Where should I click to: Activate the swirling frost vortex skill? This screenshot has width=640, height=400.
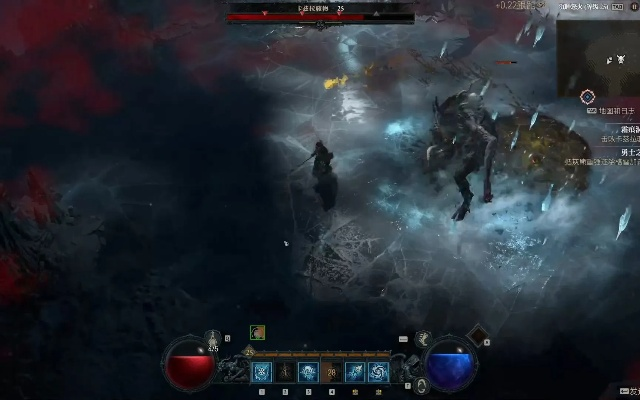click(377, 372)
